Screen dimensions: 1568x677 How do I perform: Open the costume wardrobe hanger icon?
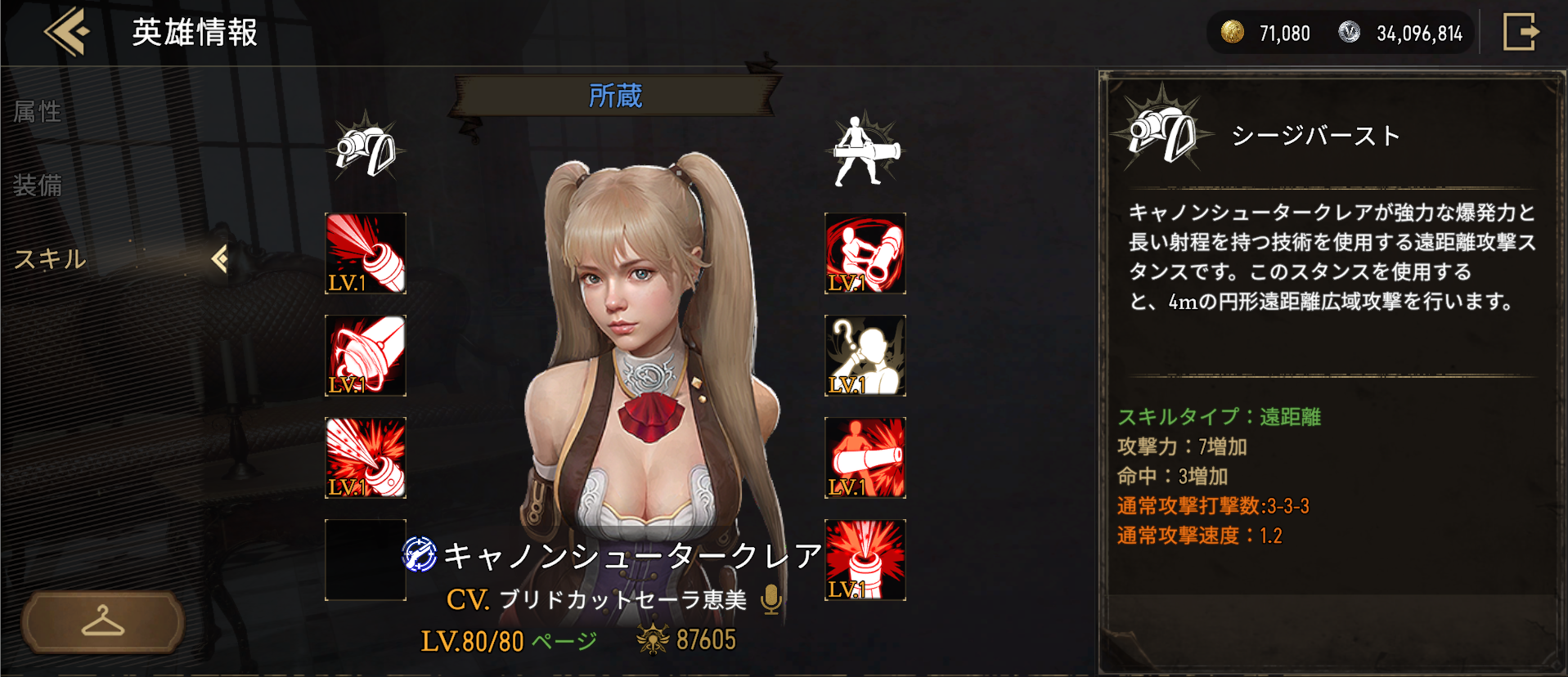(x=102, y=621)
